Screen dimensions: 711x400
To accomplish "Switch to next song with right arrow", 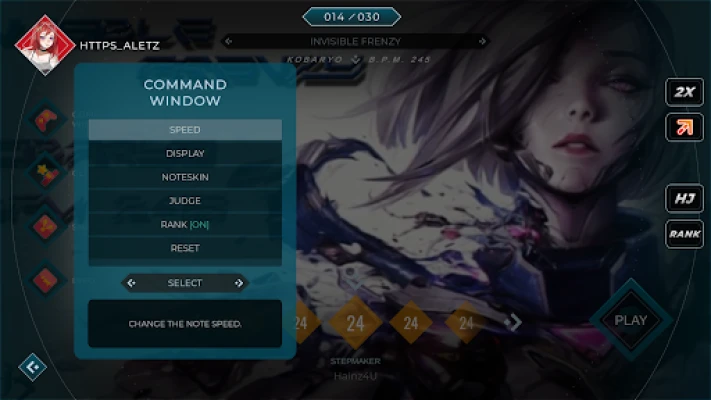I will tap(484, 41).
